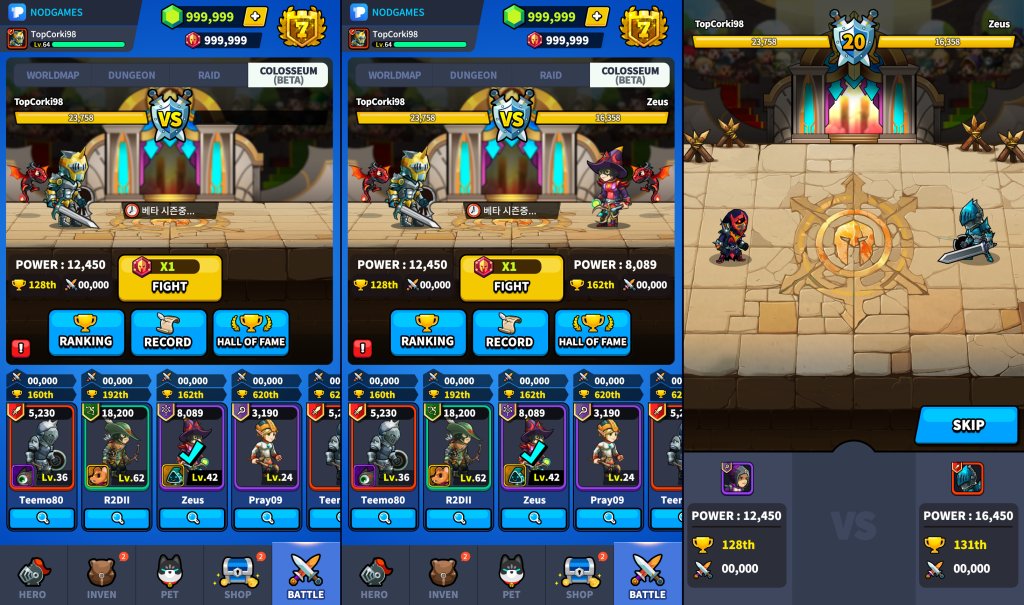This screenshot has height=605, width=1024.
Task: Start the fight against matched opponent Zeus
Action: pyautogui.click(x=511, y=278)
